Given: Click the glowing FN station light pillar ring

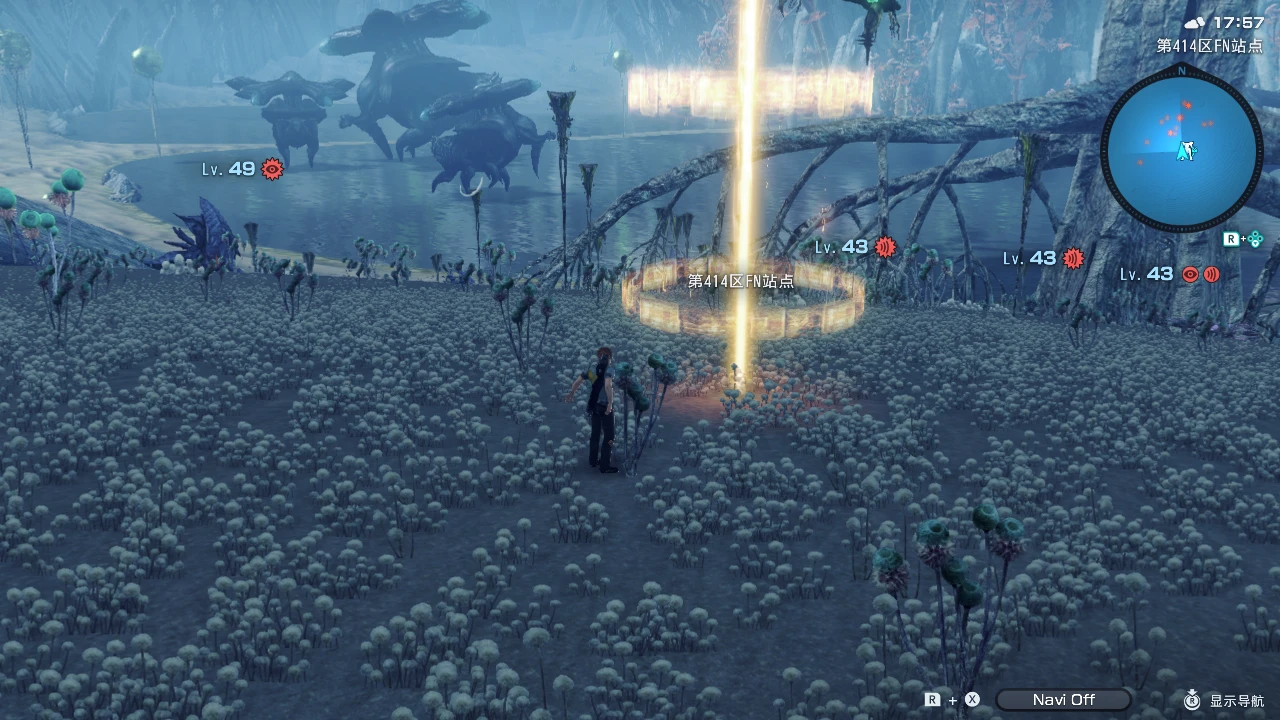Looking at the screenshot, I should click(x=745, y=300).
